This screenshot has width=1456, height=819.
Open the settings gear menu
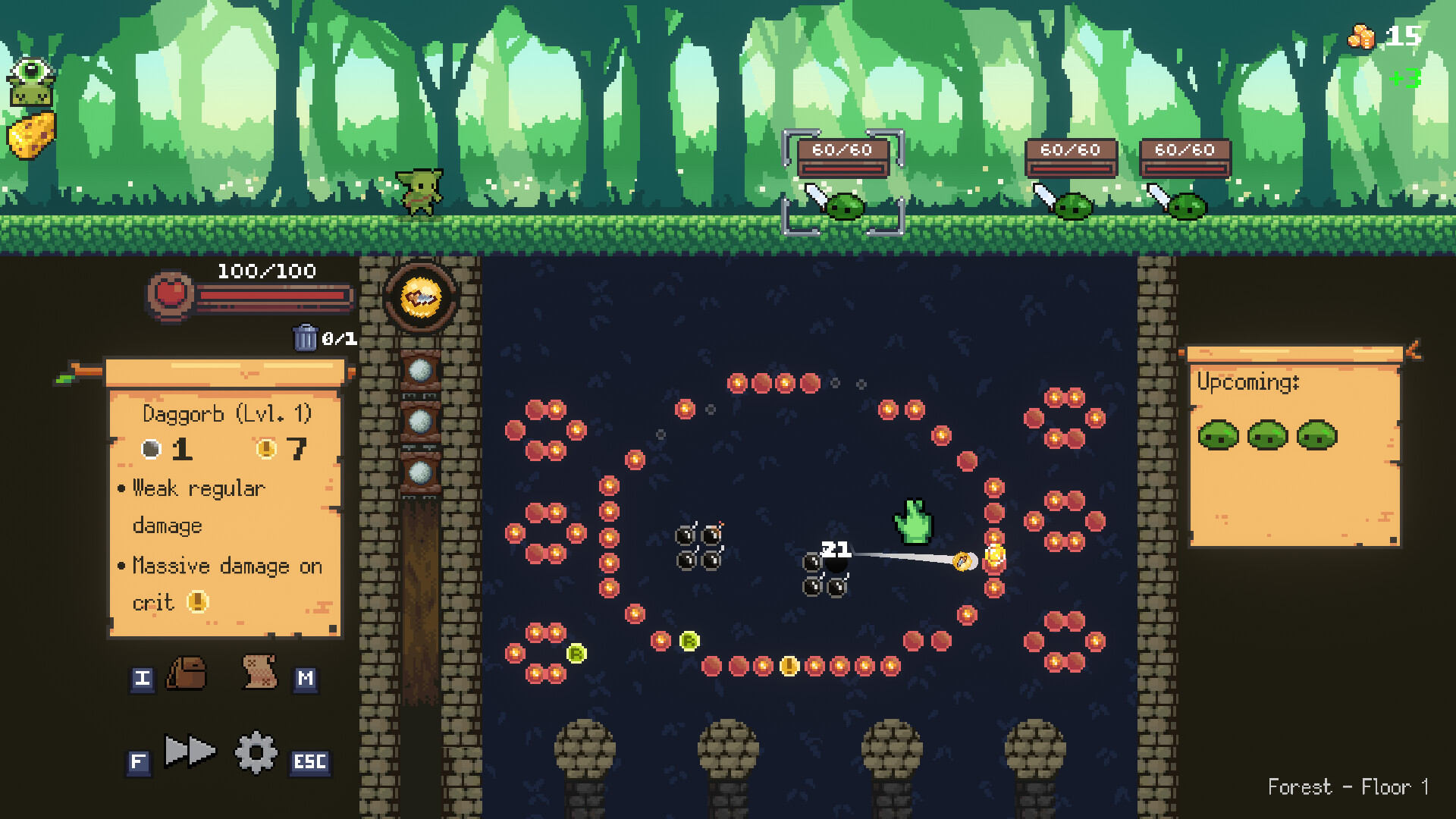(256, 752)
